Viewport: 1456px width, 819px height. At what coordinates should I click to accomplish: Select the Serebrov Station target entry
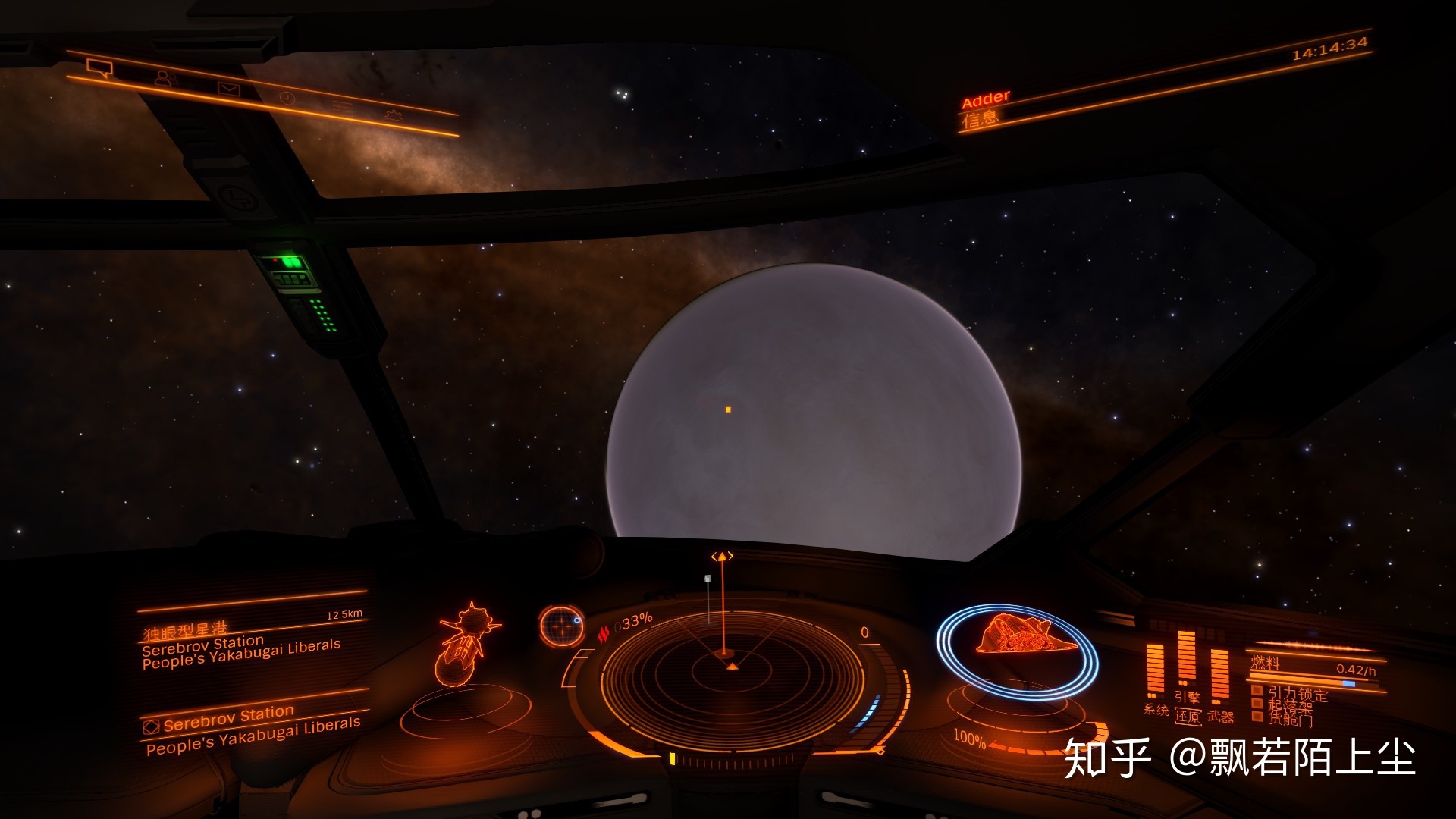[228, 717]
